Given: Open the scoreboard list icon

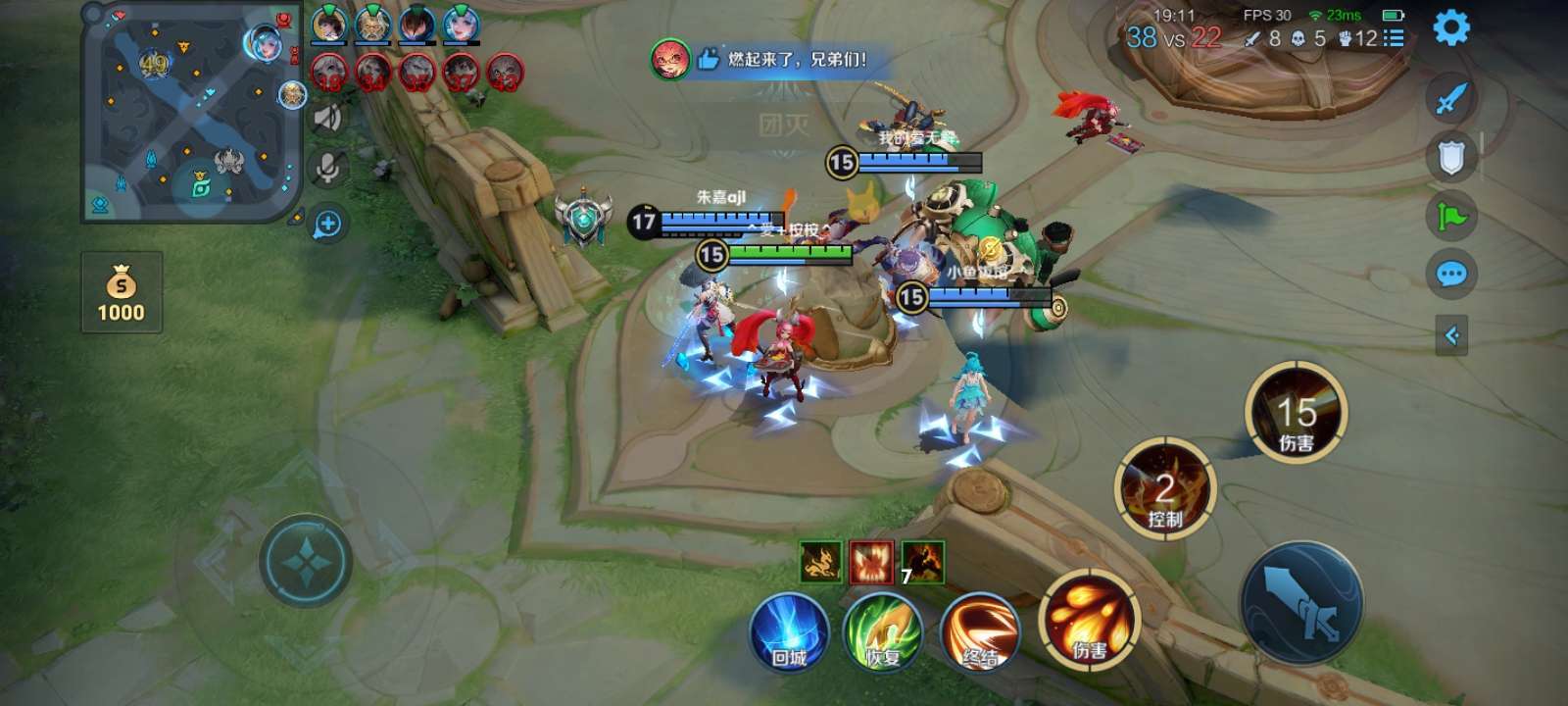Looking at the screenshot, I should point(1395,38).
